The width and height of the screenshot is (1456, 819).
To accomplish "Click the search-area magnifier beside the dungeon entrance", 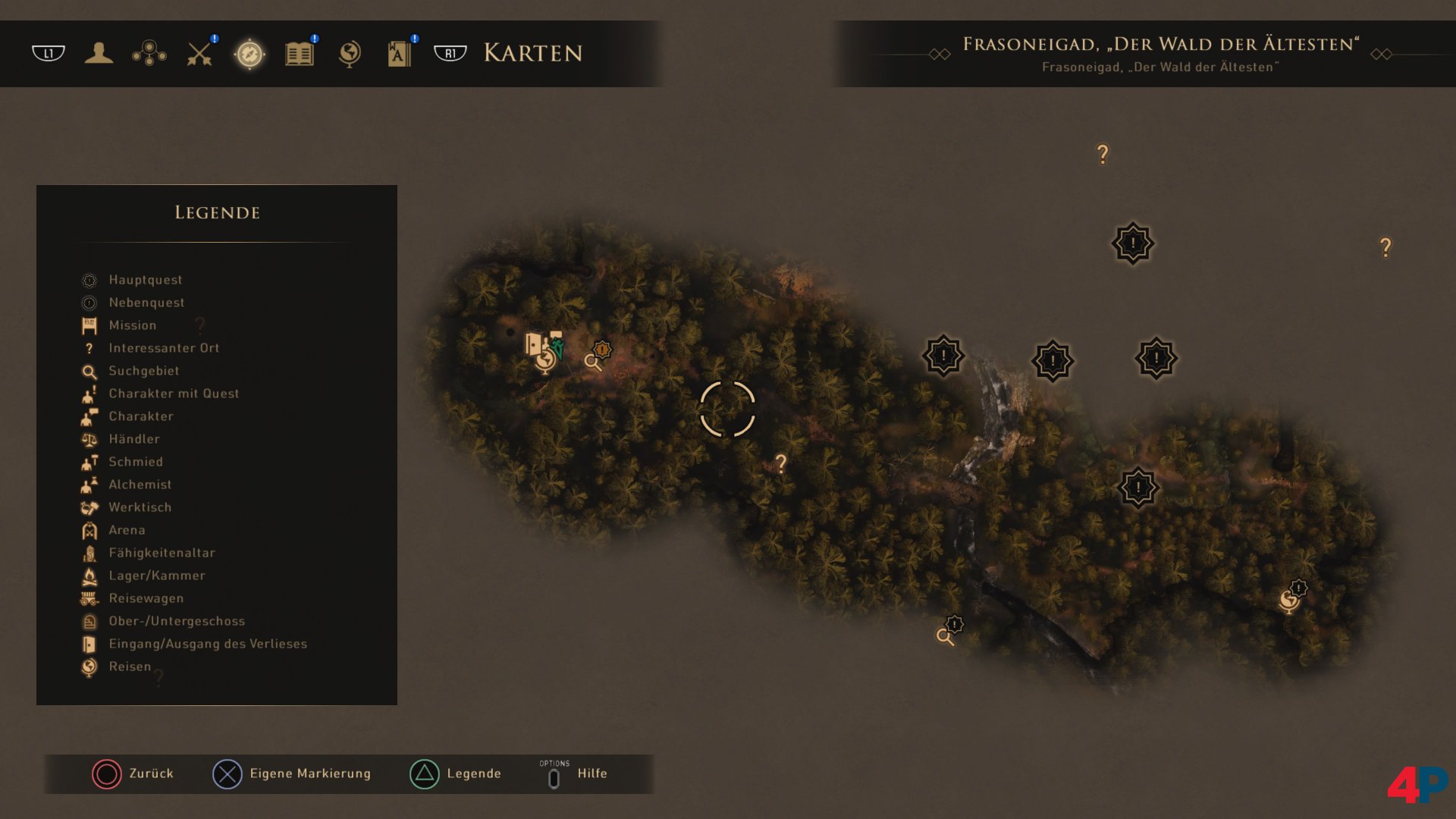I will [x=592, y=362].
